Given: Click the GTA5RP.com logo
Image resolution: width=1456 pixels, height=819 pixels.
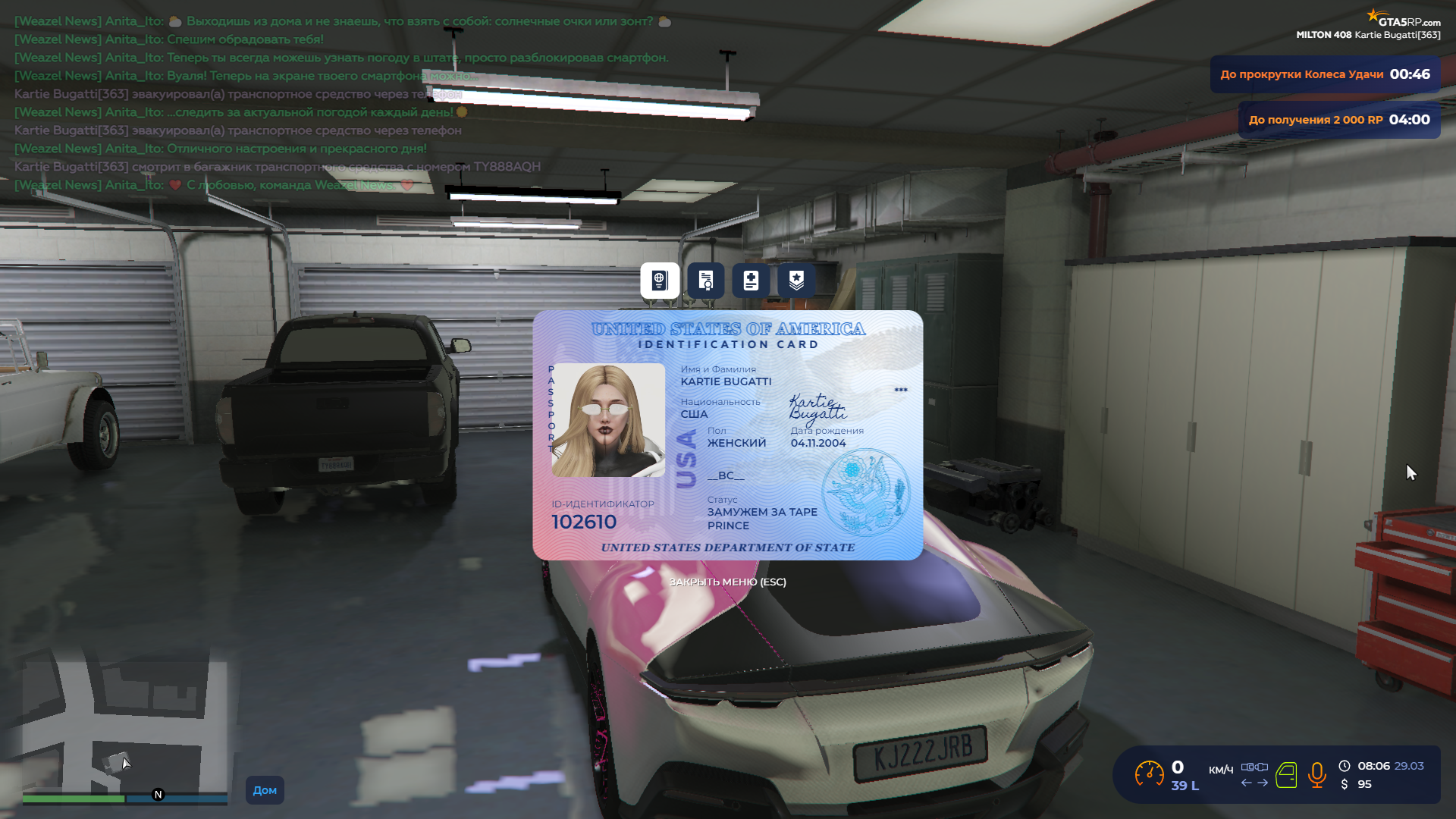Looking at the screenshot, I should tap(1404, 18).
